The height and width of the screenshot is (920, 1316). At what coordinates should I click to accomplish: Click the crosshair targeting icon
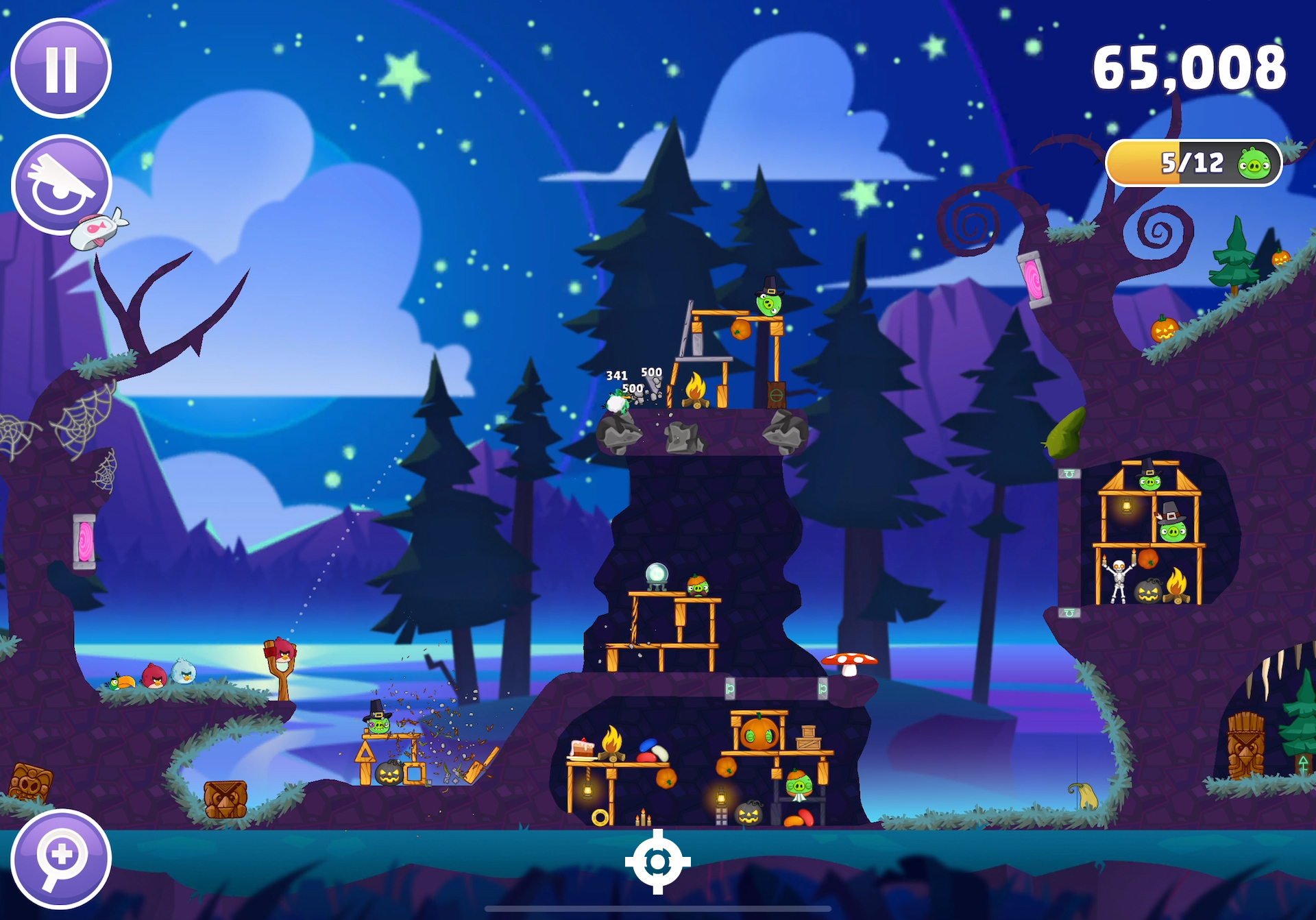(657, 861)
